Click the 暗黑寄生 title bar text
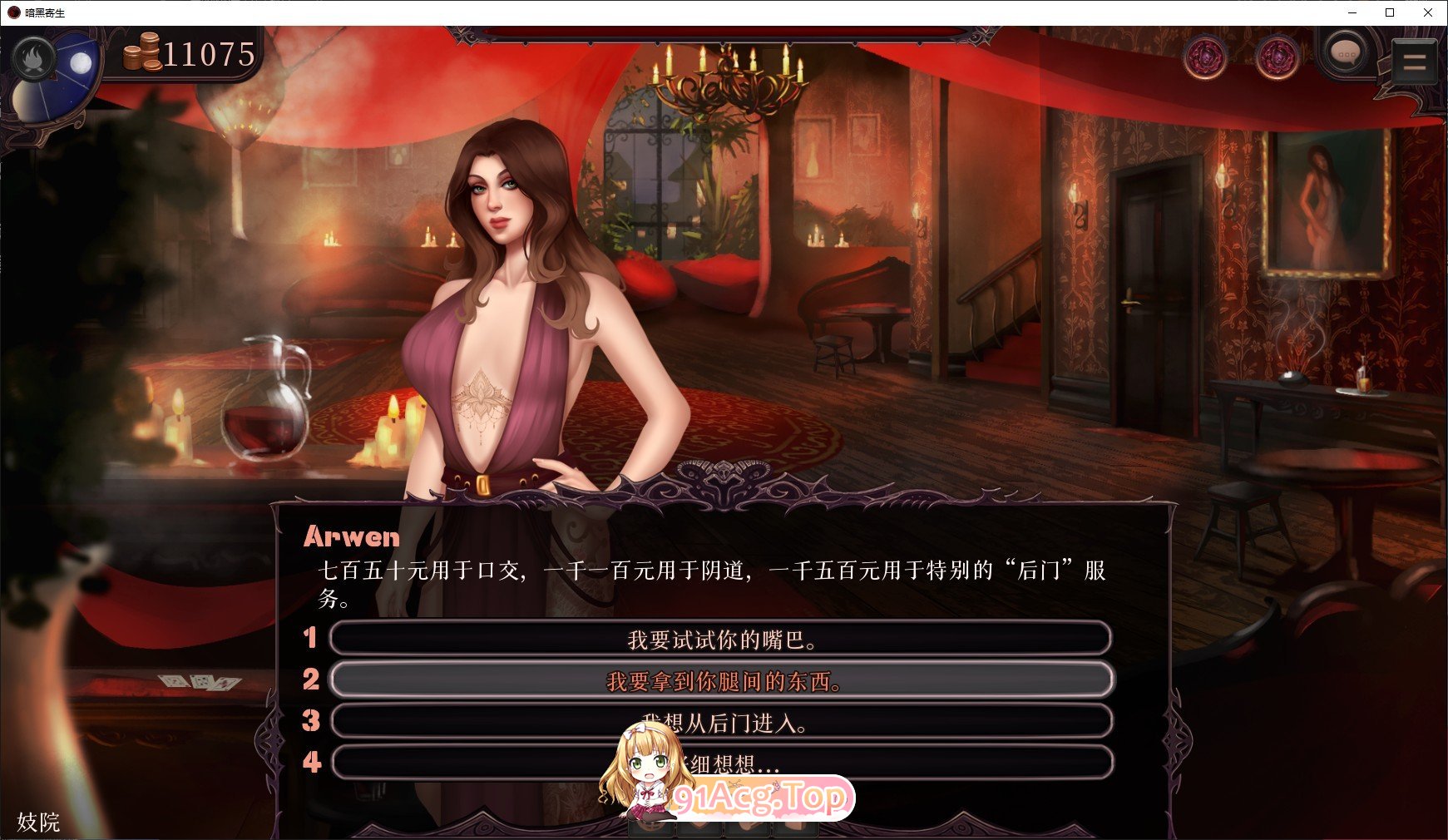The width and height of the screenshot is (1448, 840). coord(46,13)
